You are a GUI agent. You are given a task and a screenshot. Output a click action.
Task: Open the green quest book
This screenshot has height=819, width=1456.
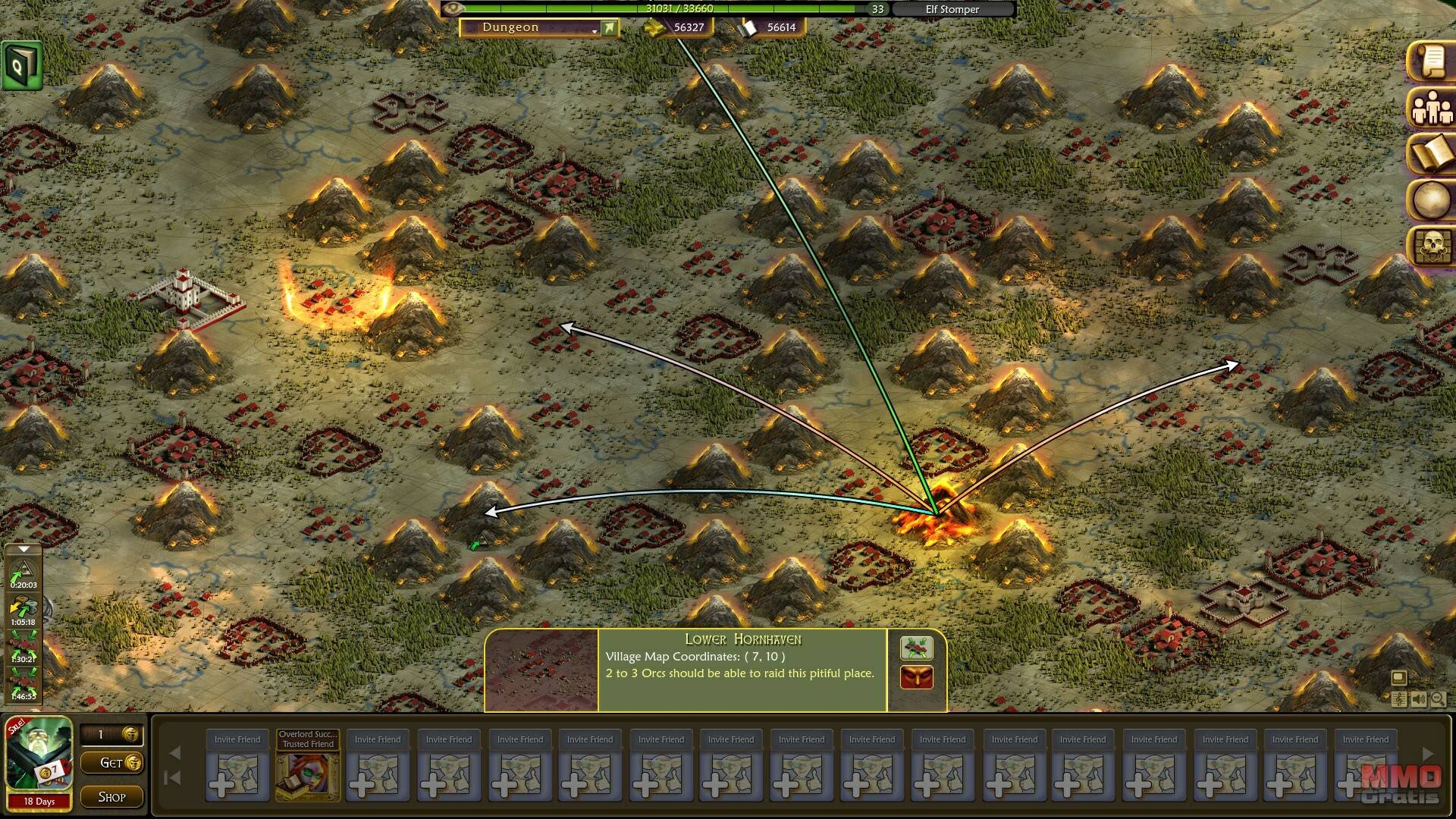click(x=21, y=66)
